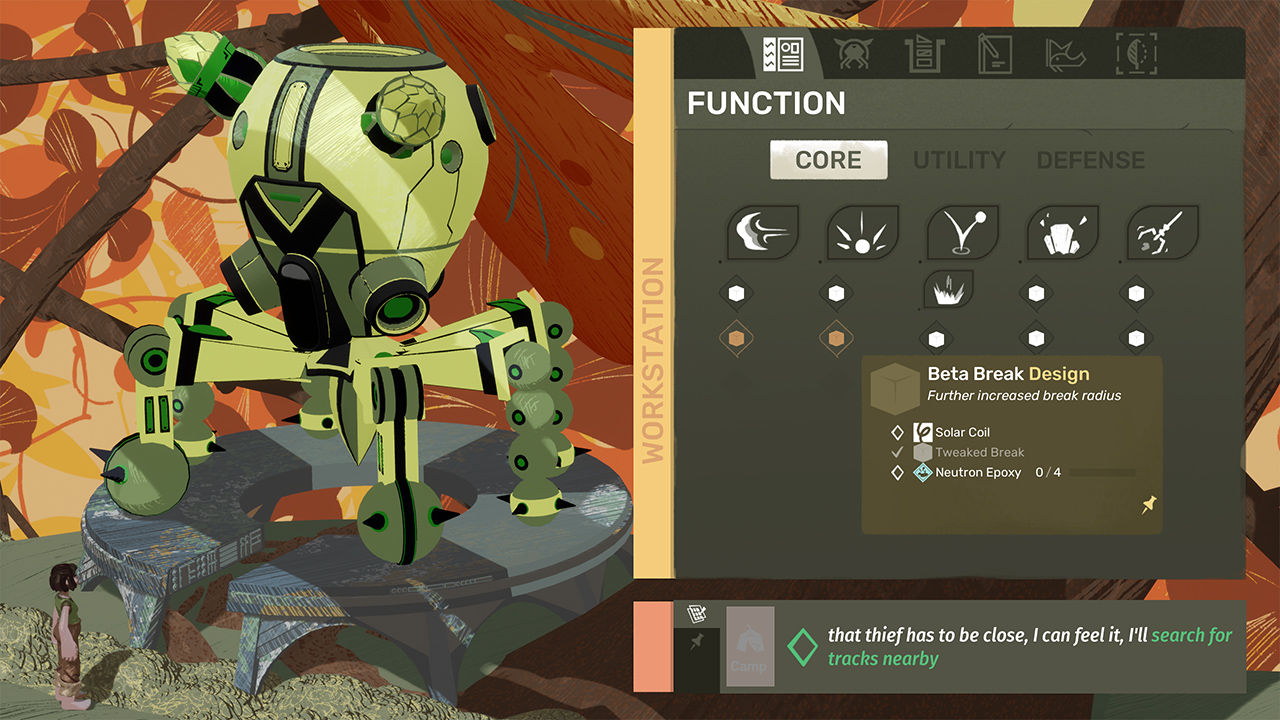Select the leaf scan icon in the top bar
Viewport: 1280px width, 720px height.
click(1135, 55)
